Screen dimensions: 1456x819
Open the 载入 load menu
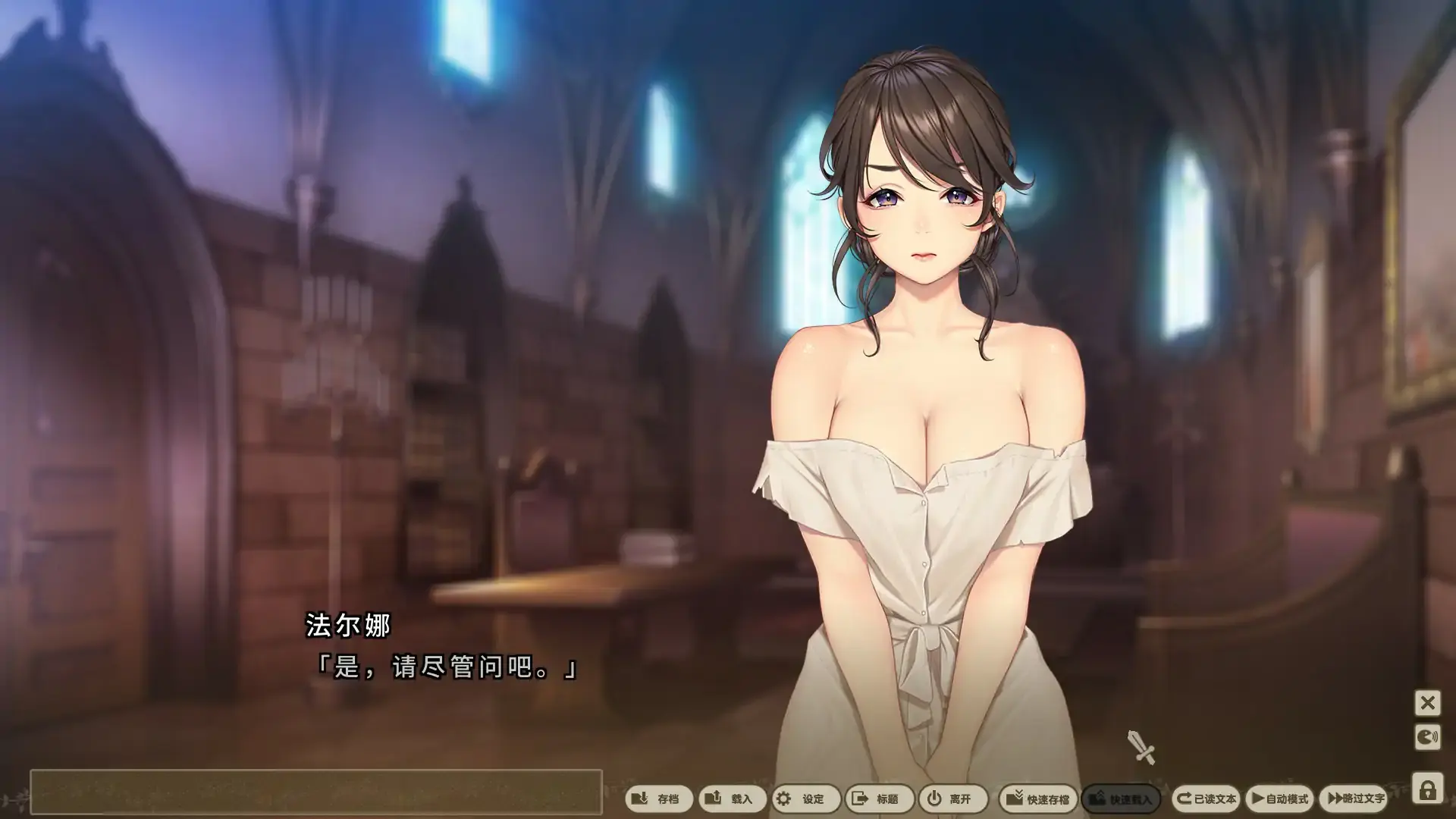click(x=731, y=799)
